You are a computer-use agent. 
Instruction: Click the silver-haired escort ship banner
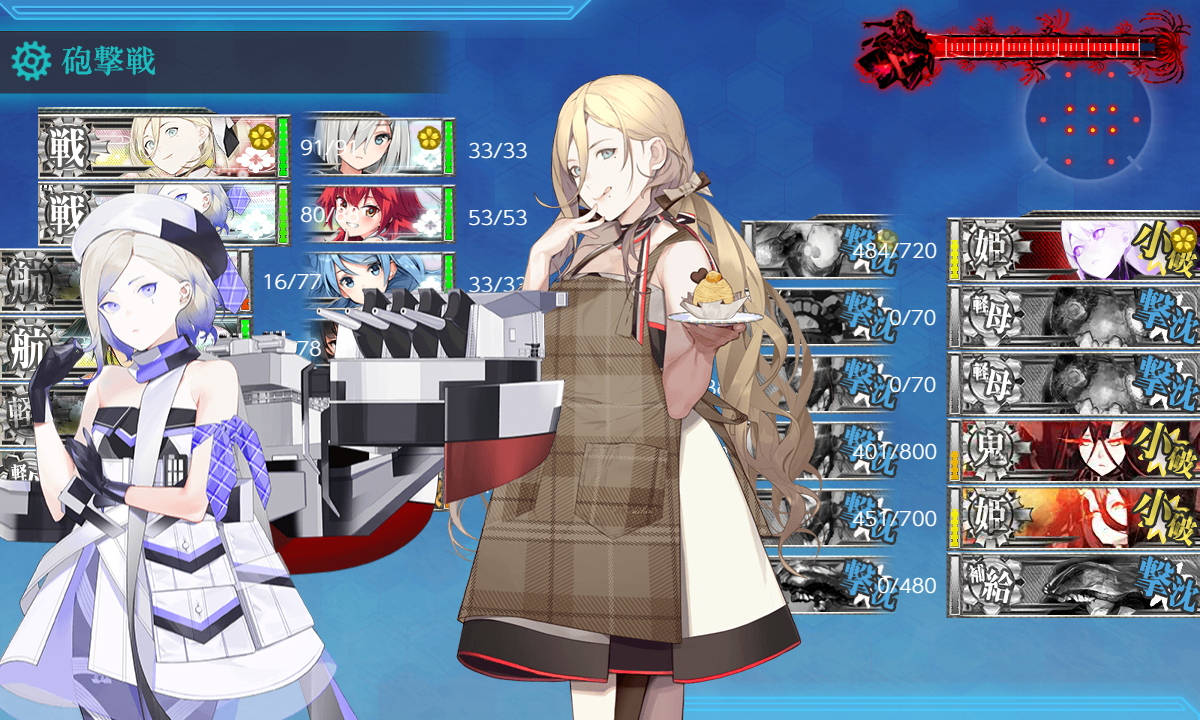click(372, 147)
